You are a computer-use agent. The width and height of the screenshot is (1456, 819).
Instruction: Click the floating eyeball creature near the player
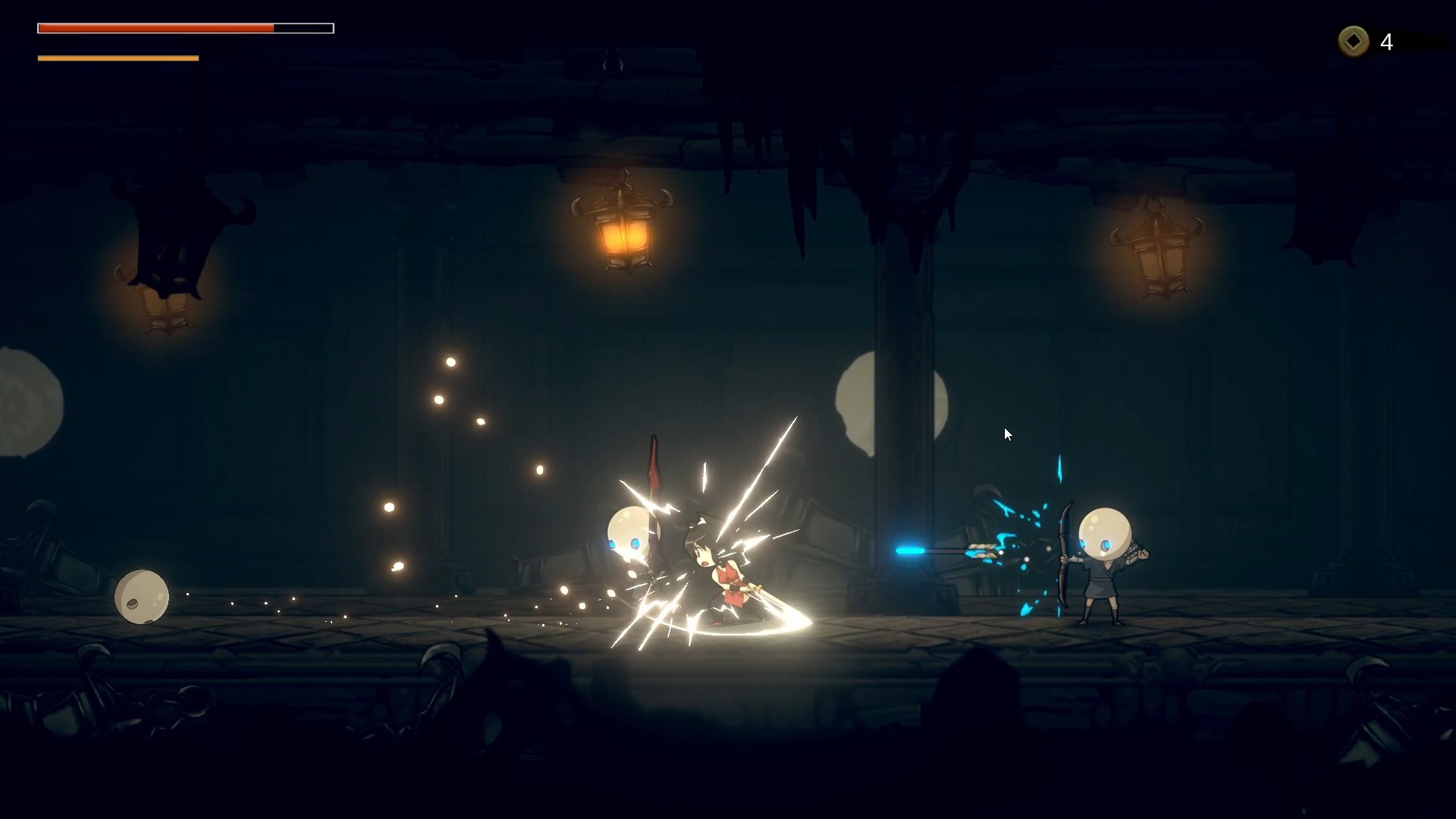[x=626, y=531]
